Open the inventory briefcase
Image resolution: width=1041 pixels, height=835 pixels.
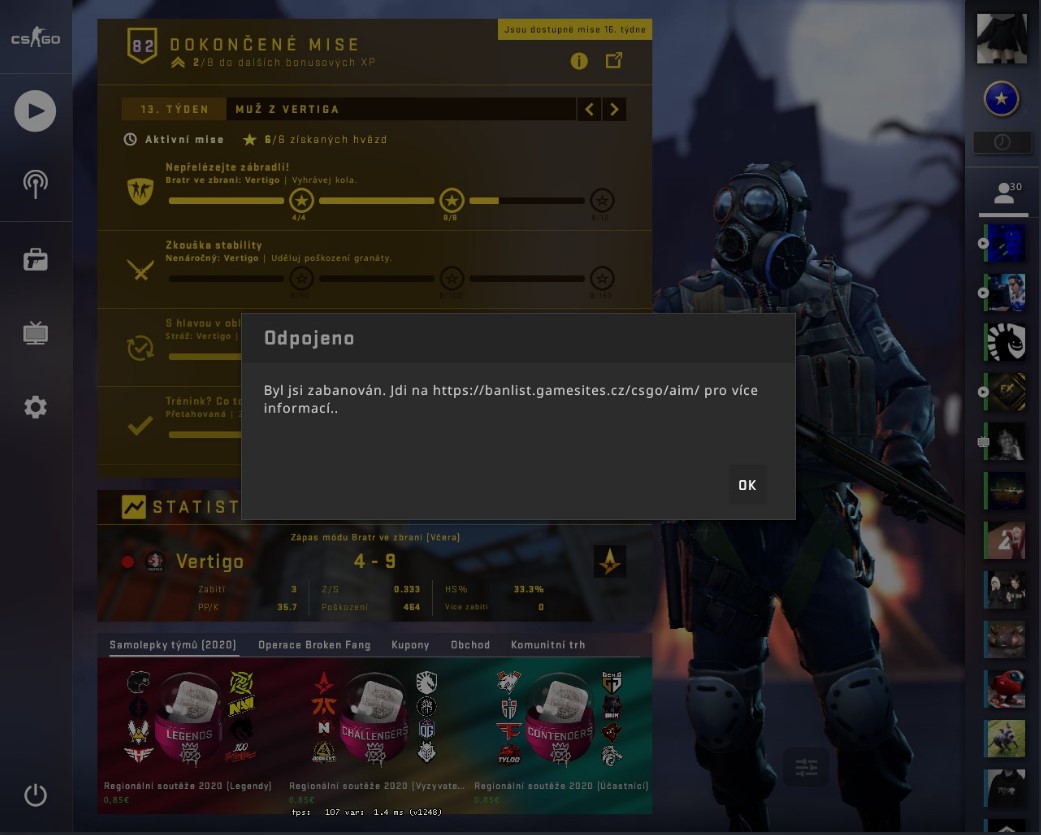point(35,260)
